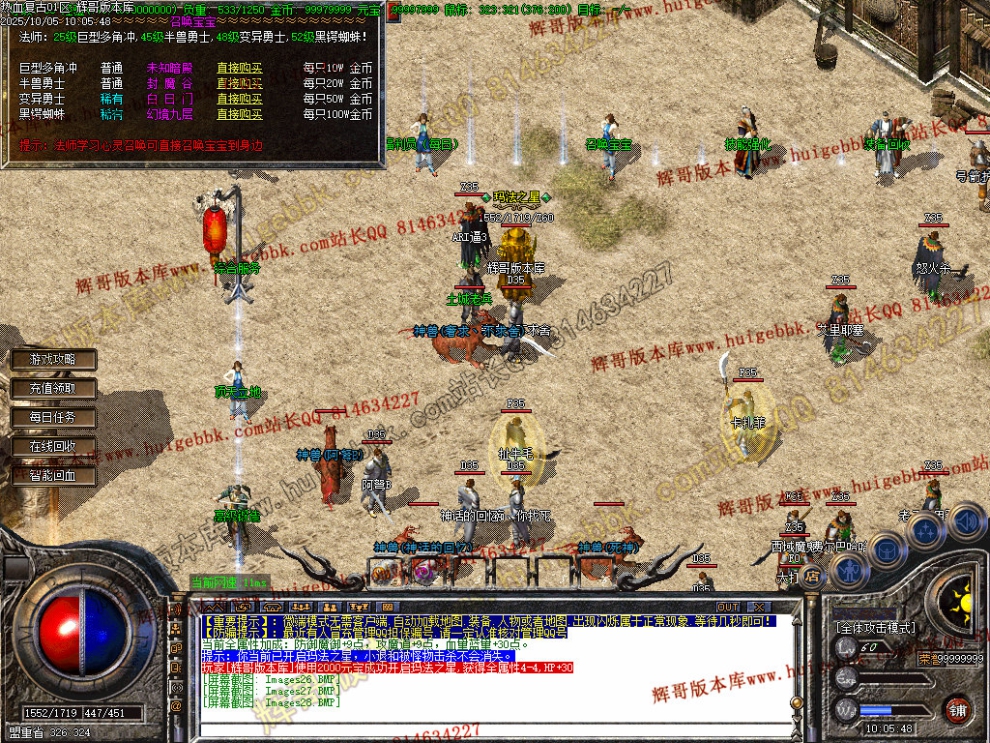Buy 巨型多角虫 via 直接购买 link
This screenshot has width=990, height=743.
[x=239, y=69]
